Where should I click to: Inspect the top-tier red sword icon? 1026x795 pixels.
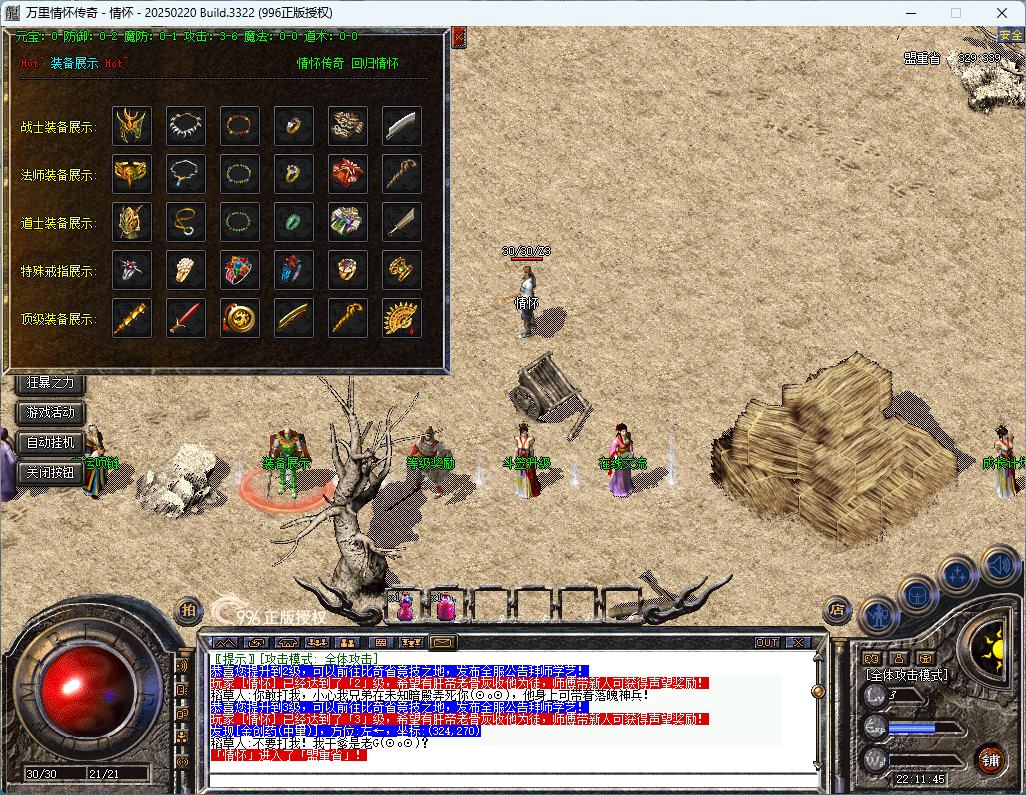[x=186, y=318]
